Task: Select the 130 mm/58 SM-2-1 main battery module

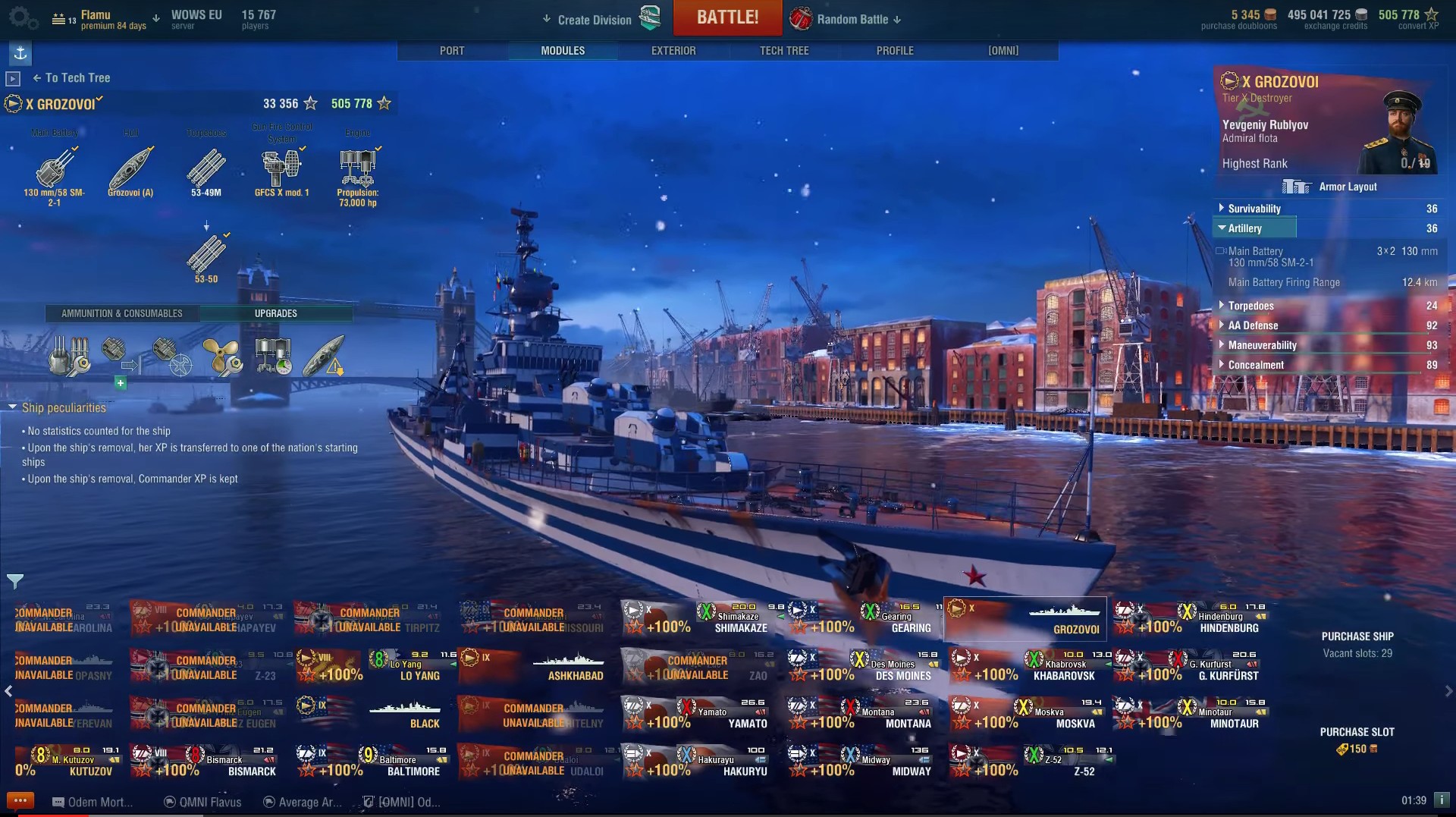Action: coord(55,168)
